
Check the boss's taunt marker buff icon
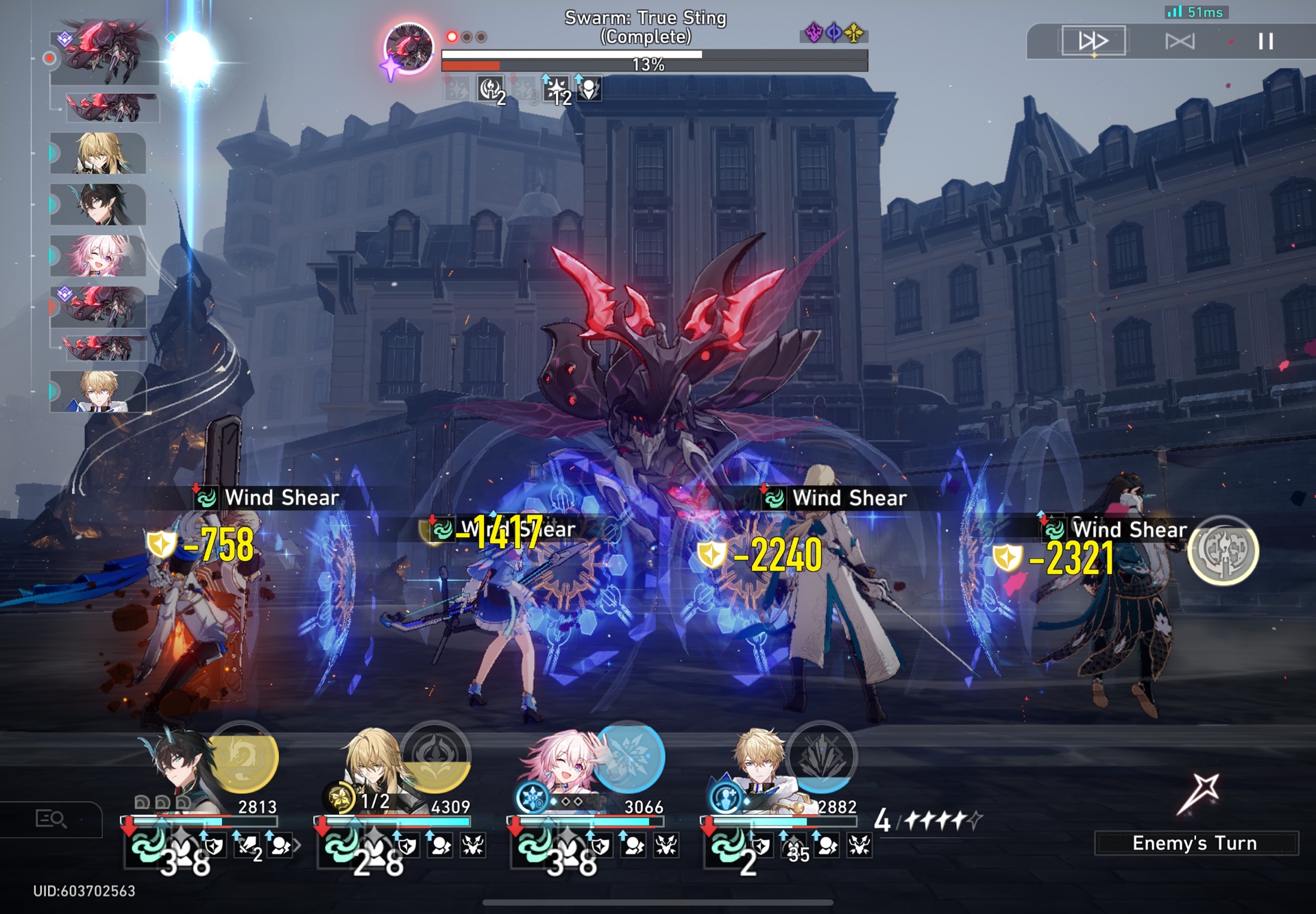pyautogui.click(x=589, y=90)
